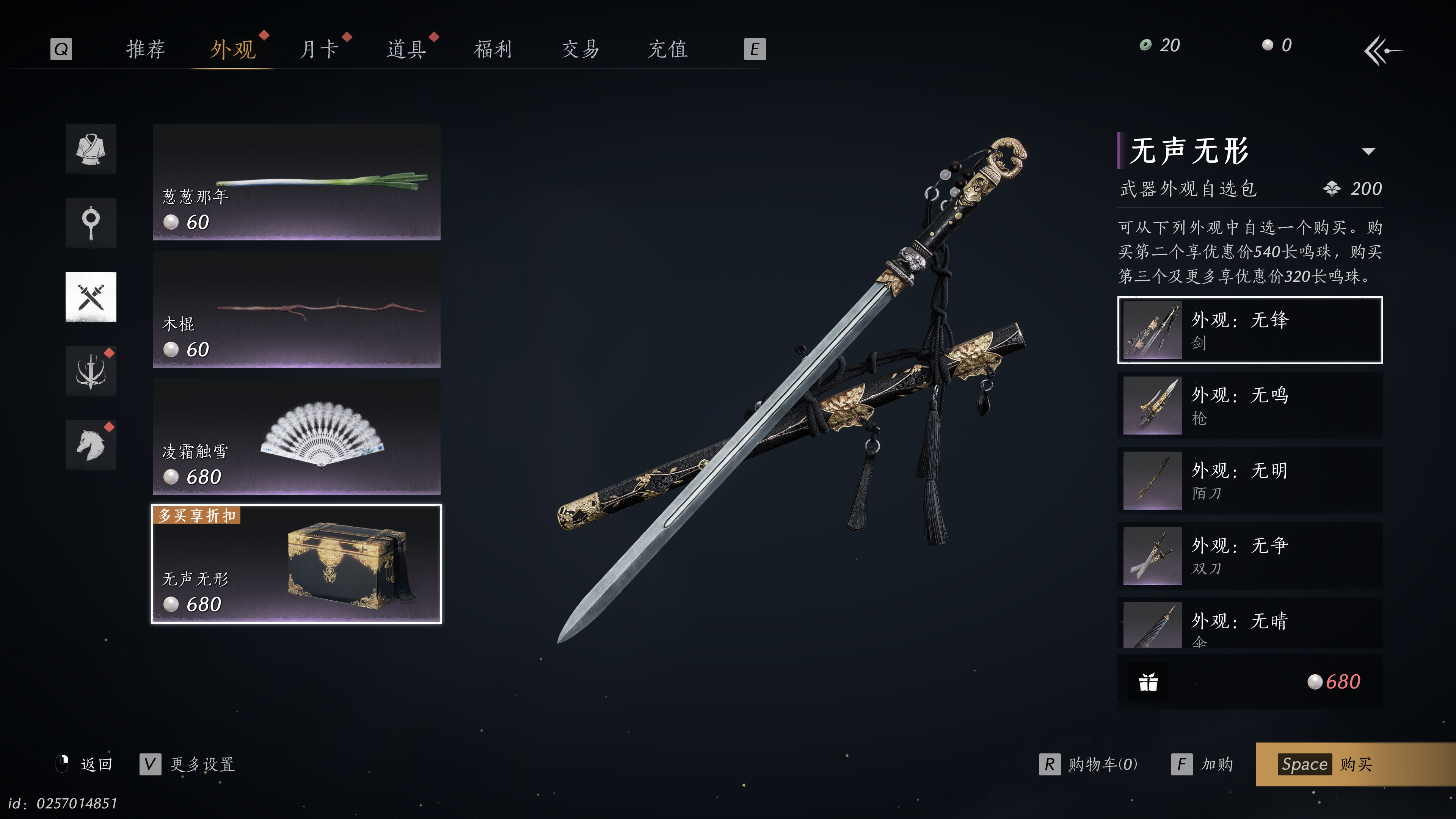Select the 无声无形 chest bundle

click(x=296, y=564)
